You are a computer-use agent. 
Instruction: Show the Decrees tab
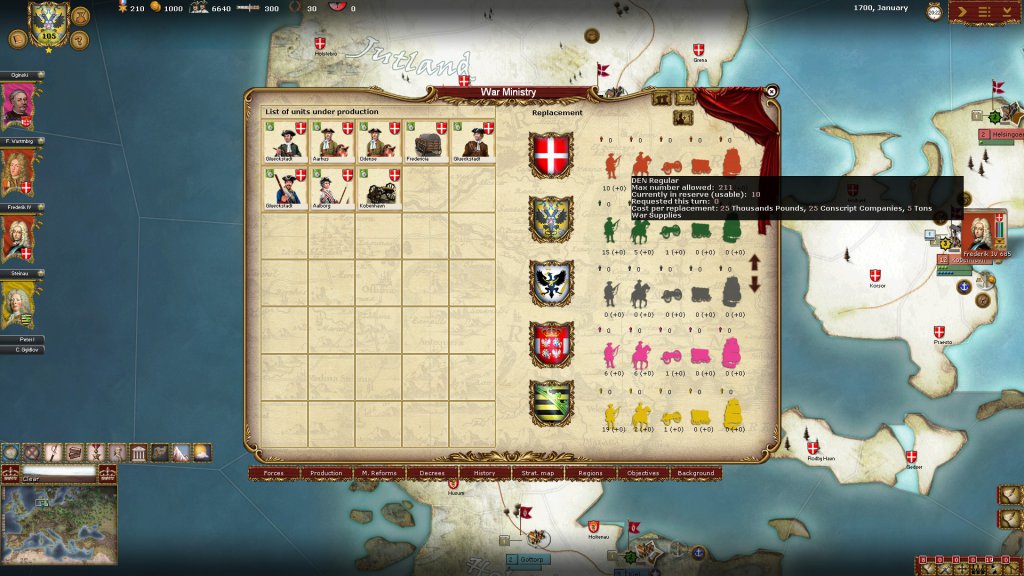[432, 473]
